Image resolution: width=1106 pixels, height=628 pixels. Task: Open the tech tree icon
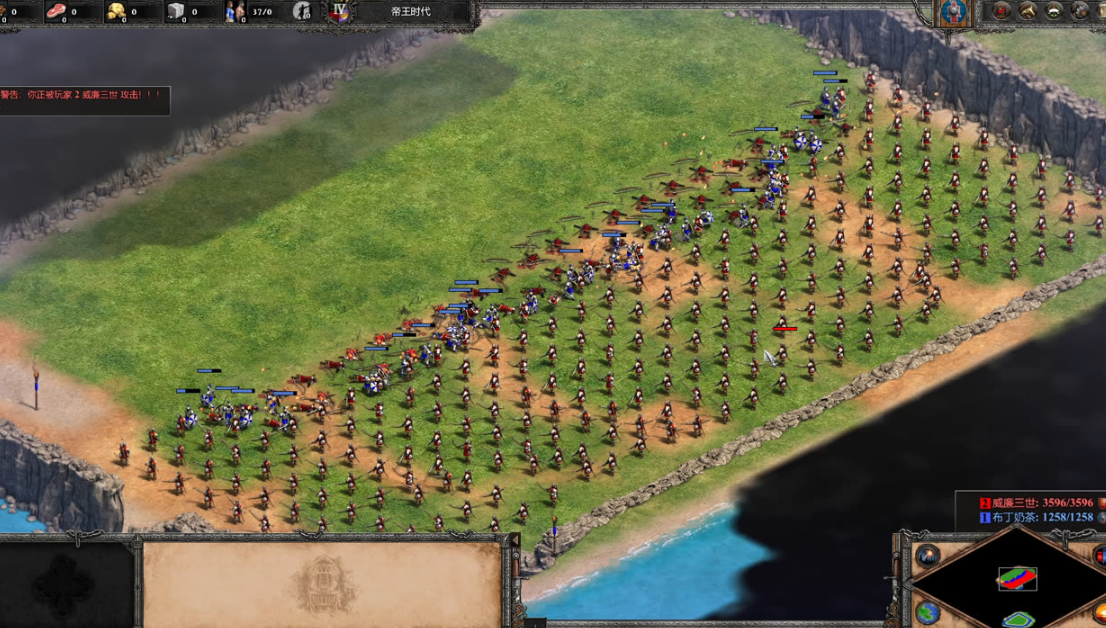[x=1027, y=11]
